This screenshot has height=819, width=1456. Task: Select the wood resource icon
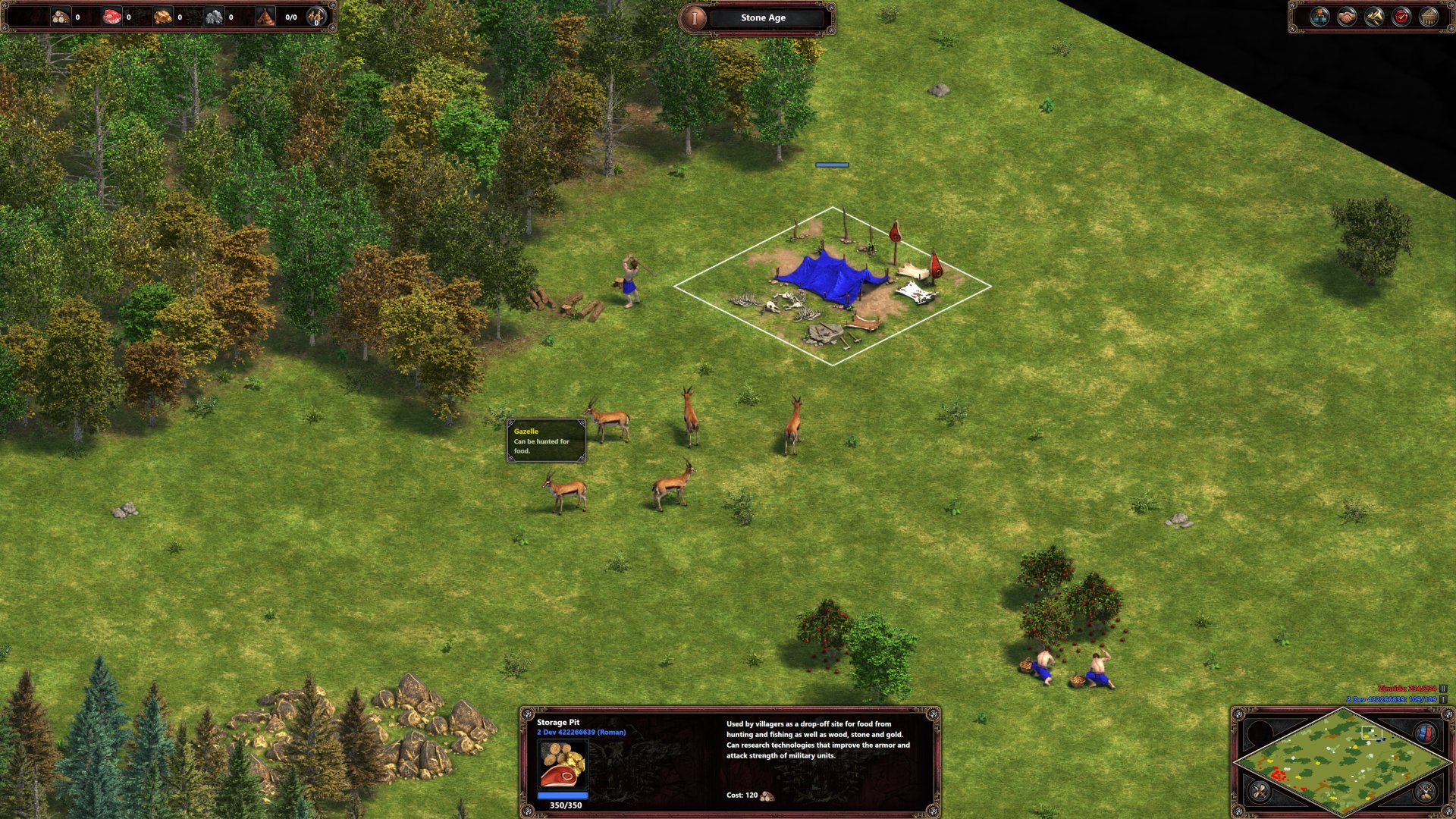click(60, 15)
